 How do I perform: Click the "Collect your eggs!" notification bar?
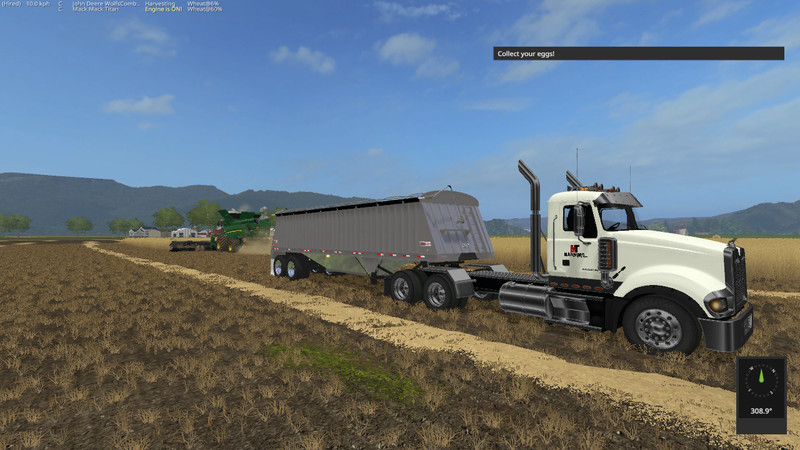pos(638,53)
